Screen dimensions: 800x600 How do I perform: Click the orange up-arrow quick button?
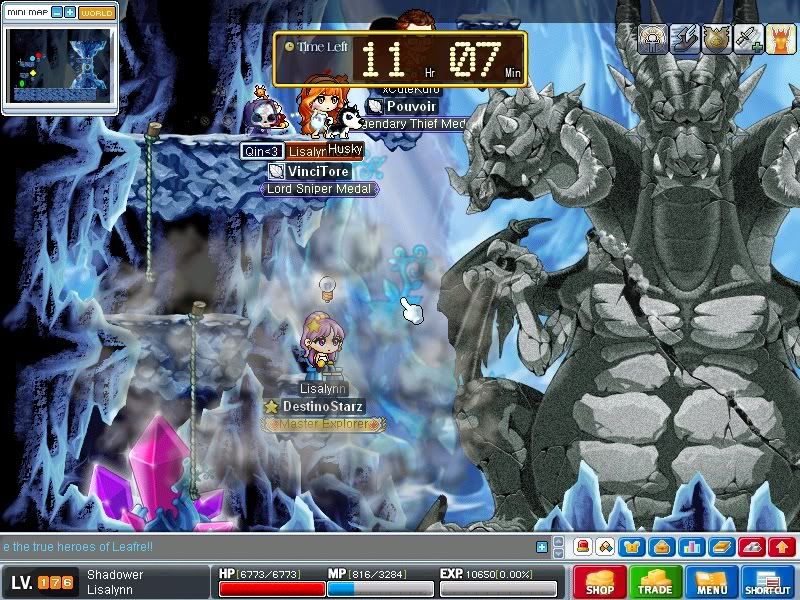tap(783, 547)
